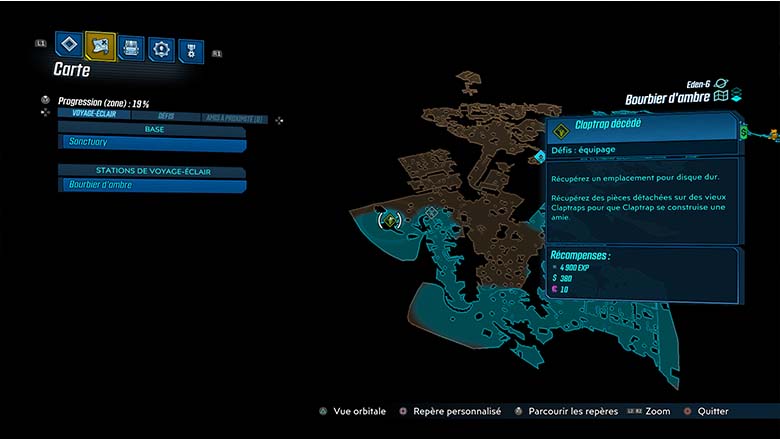This screenshot has height=439, width=780.
Task: Open the medal-icon tab
Action: [190, 51]
